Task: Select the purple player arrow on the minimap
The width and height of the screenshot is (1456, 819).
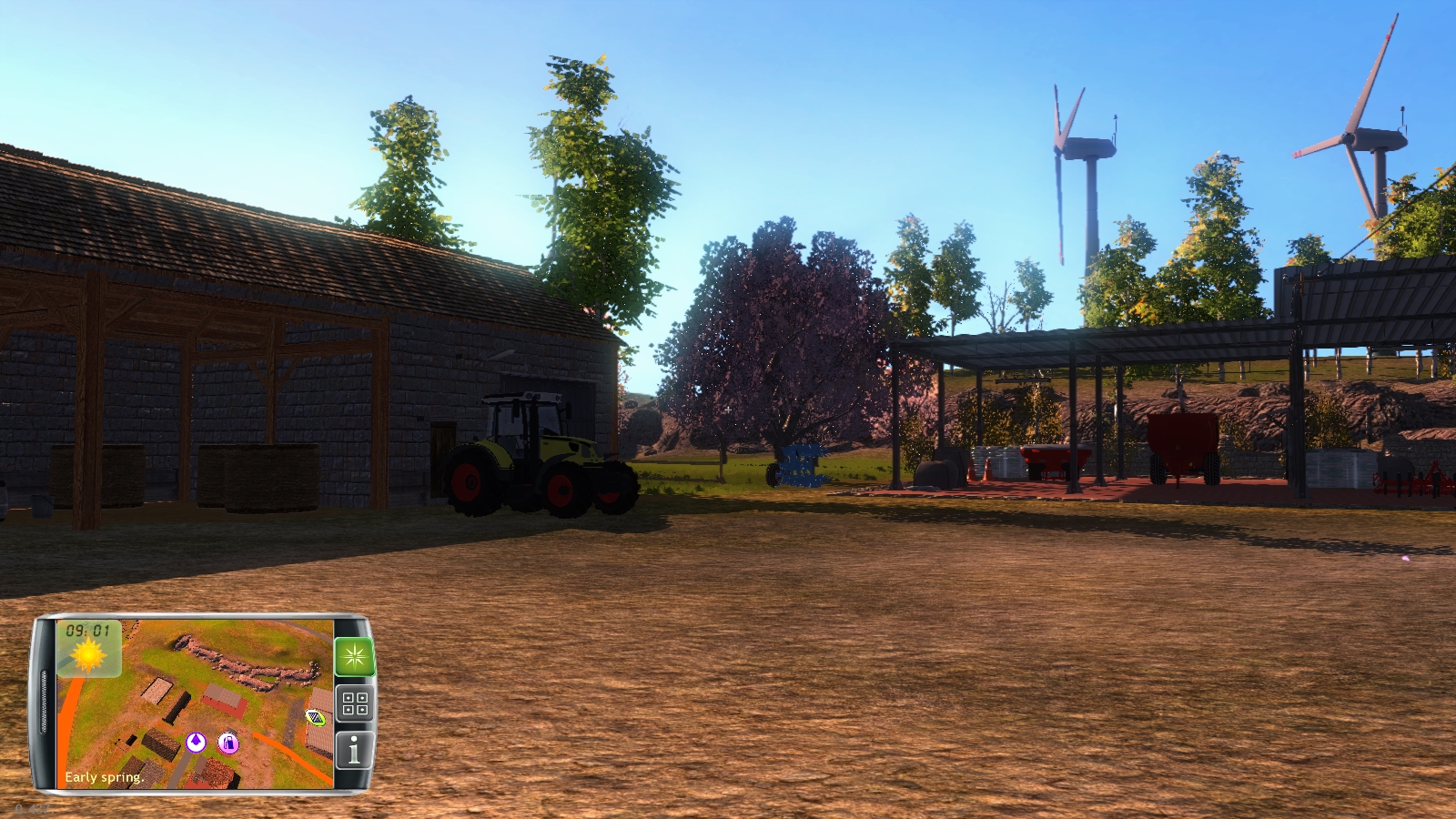Action: 195,743
